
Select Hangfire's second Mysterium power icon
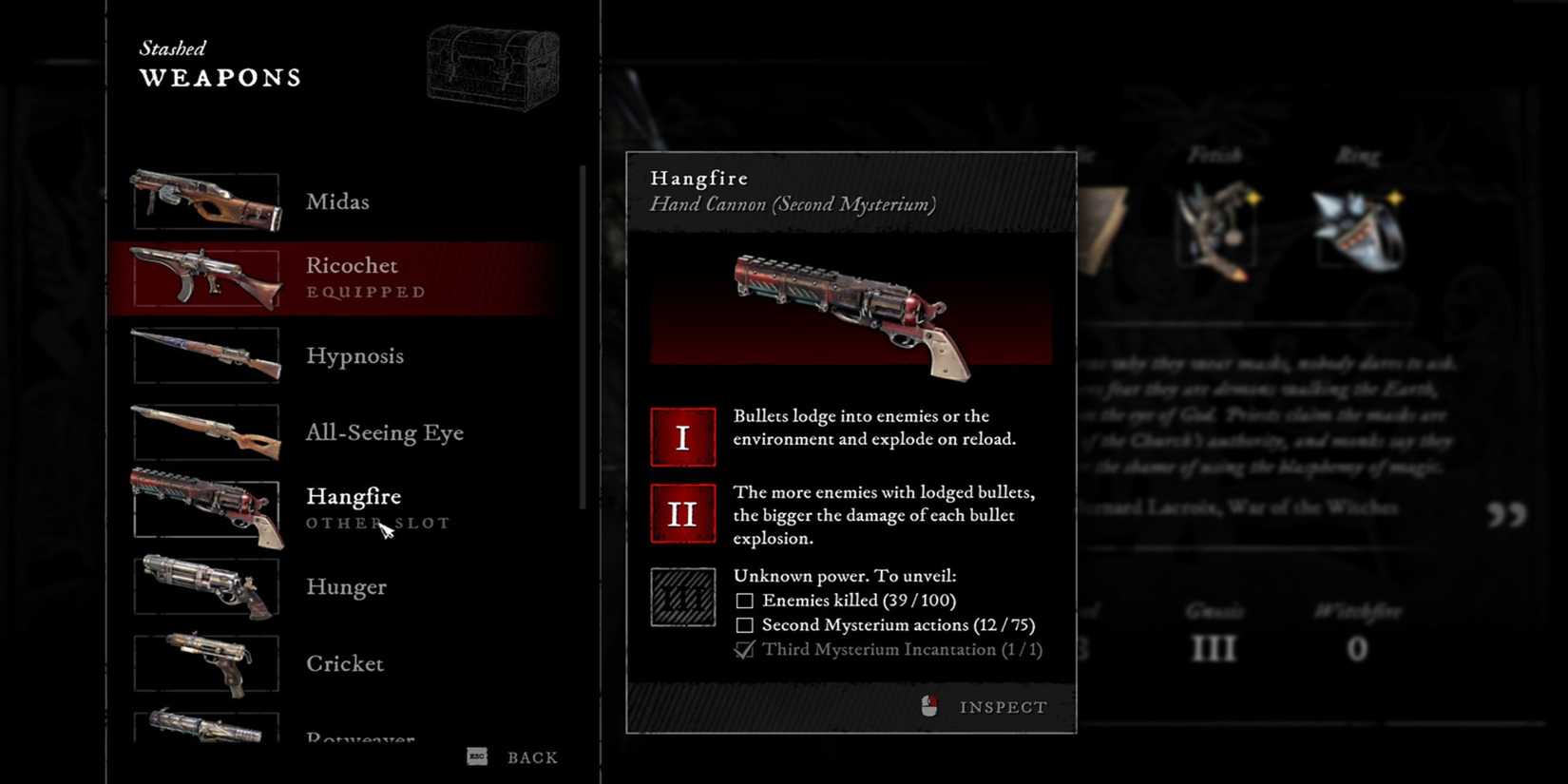tap(682, 513)
